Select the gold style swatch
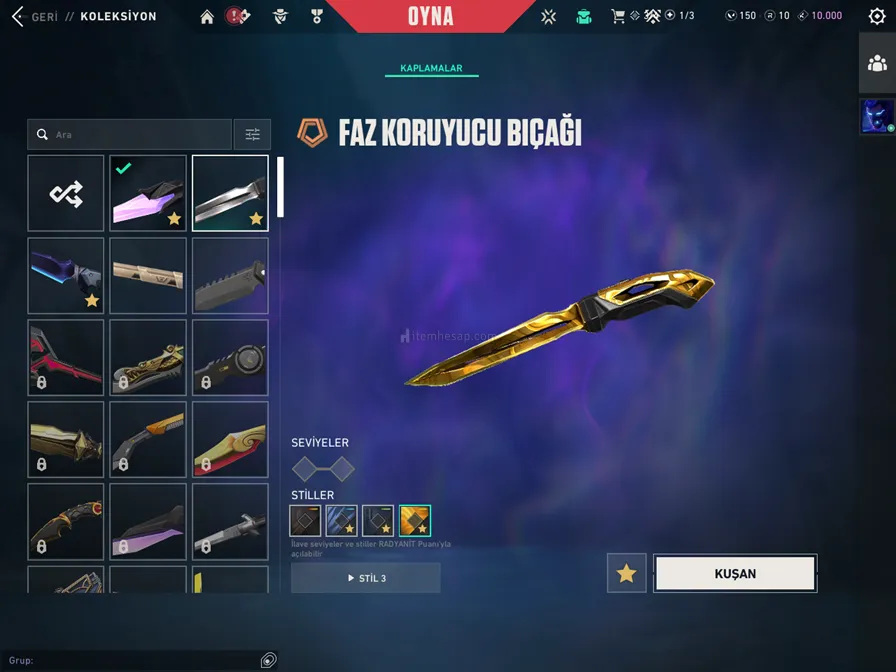Screen dimensions: 896x672 (415, 520)
